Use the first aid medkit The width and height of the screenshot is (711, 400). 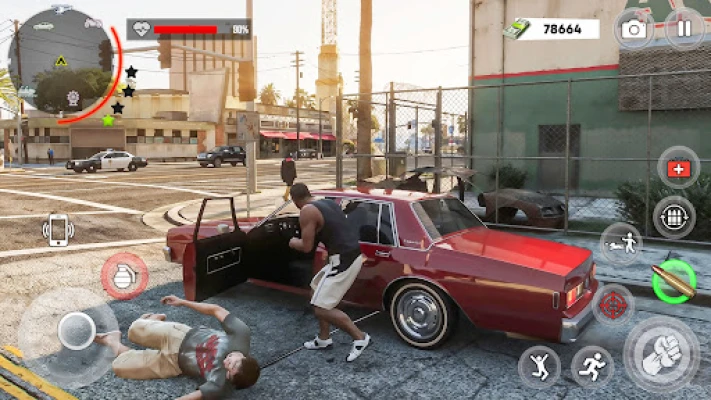point(678,168)
